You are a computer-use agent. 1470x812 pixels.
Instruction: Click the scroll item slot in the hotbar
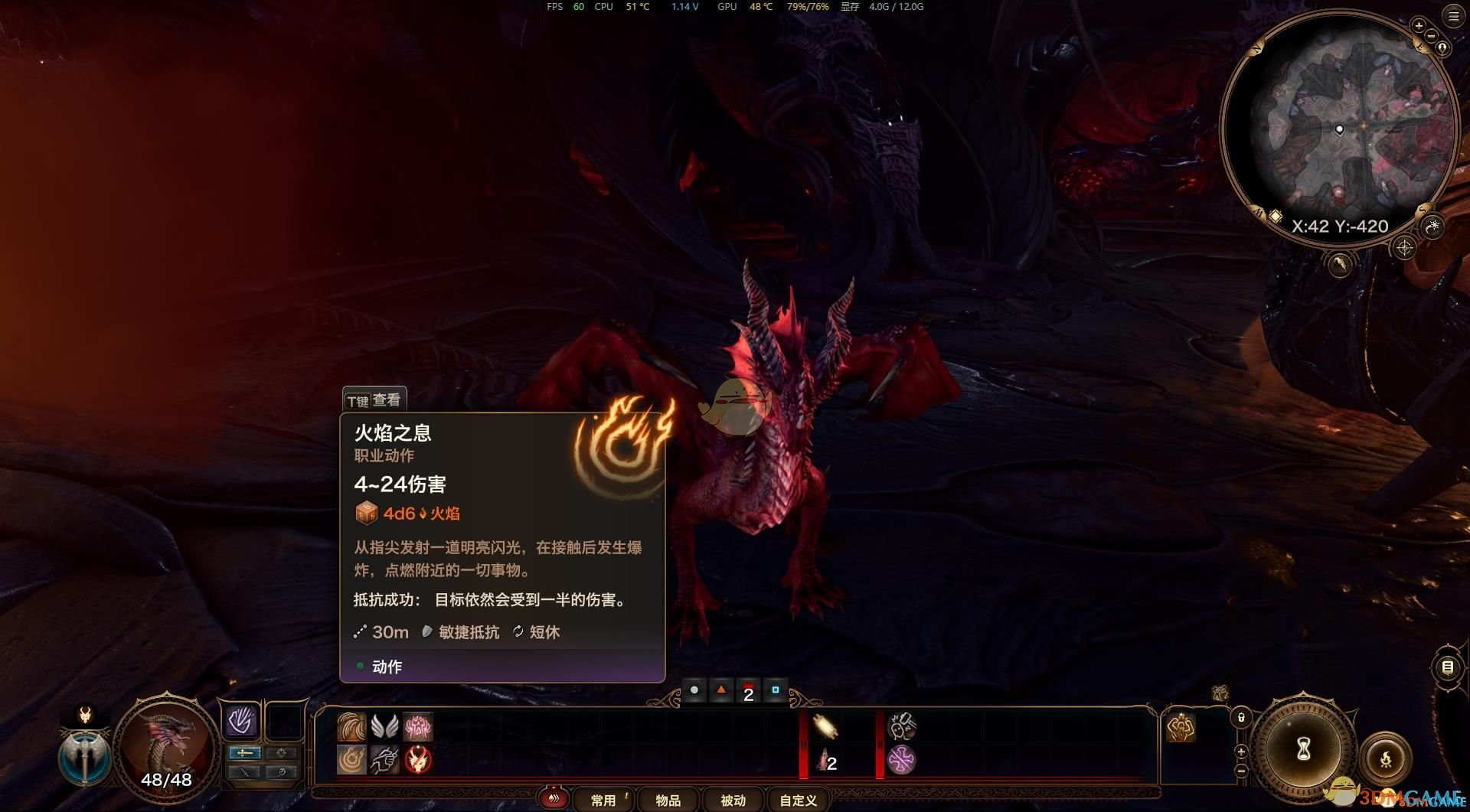point(825,726)
